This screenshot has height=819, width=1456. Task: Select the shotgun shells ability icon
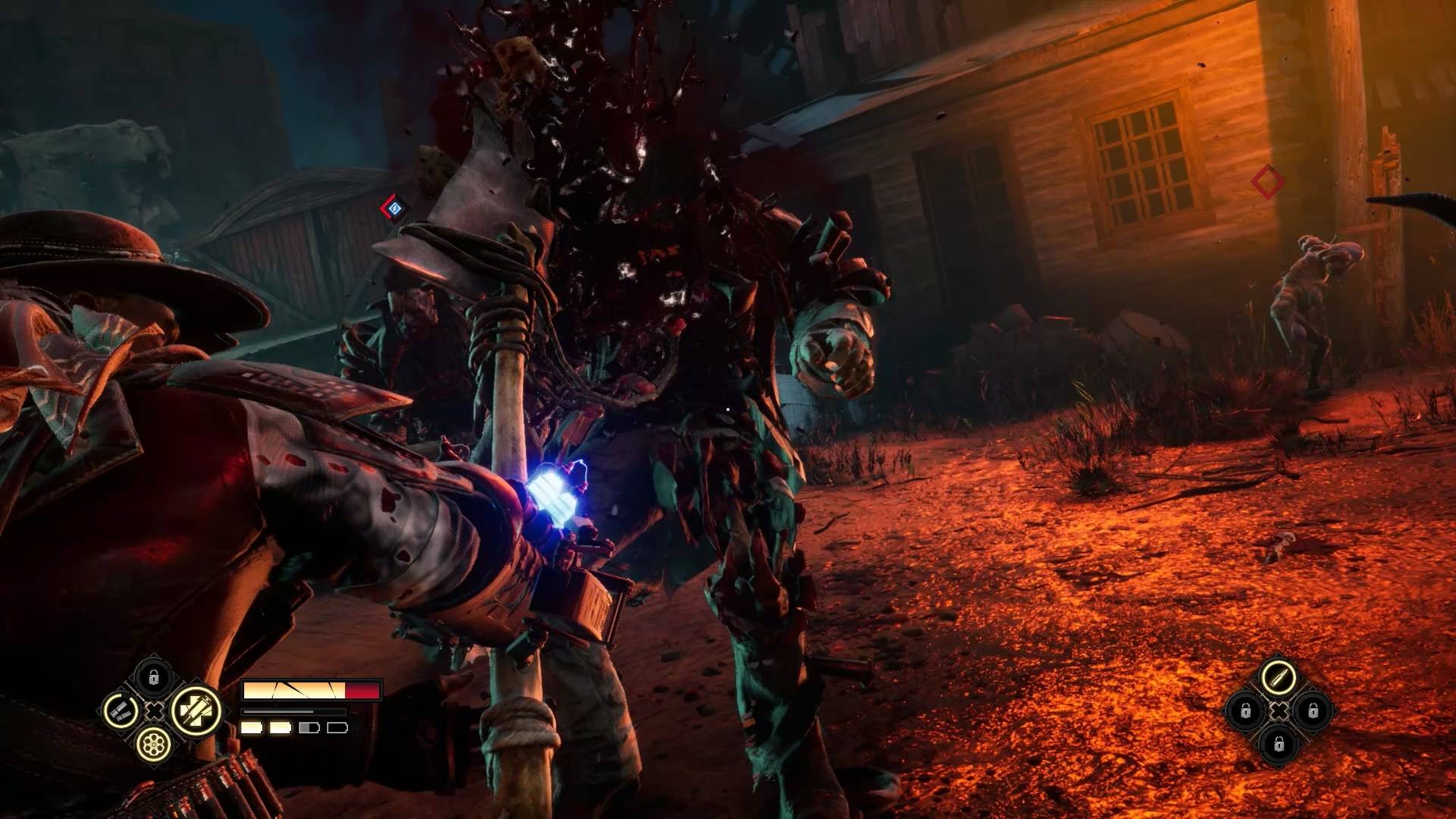tap(120, 711)
